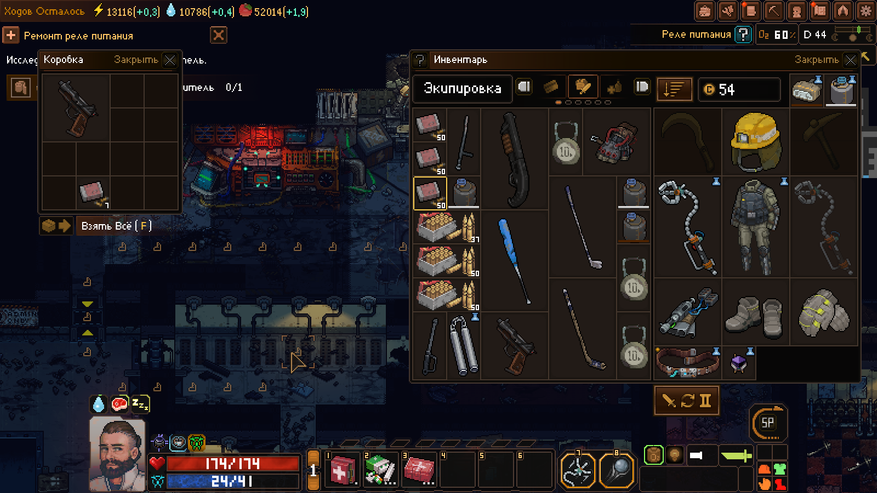Close the Инвентарь inventory panel
Screen dimensions: 877x493
pyautogui.click(x=851, y=60)
